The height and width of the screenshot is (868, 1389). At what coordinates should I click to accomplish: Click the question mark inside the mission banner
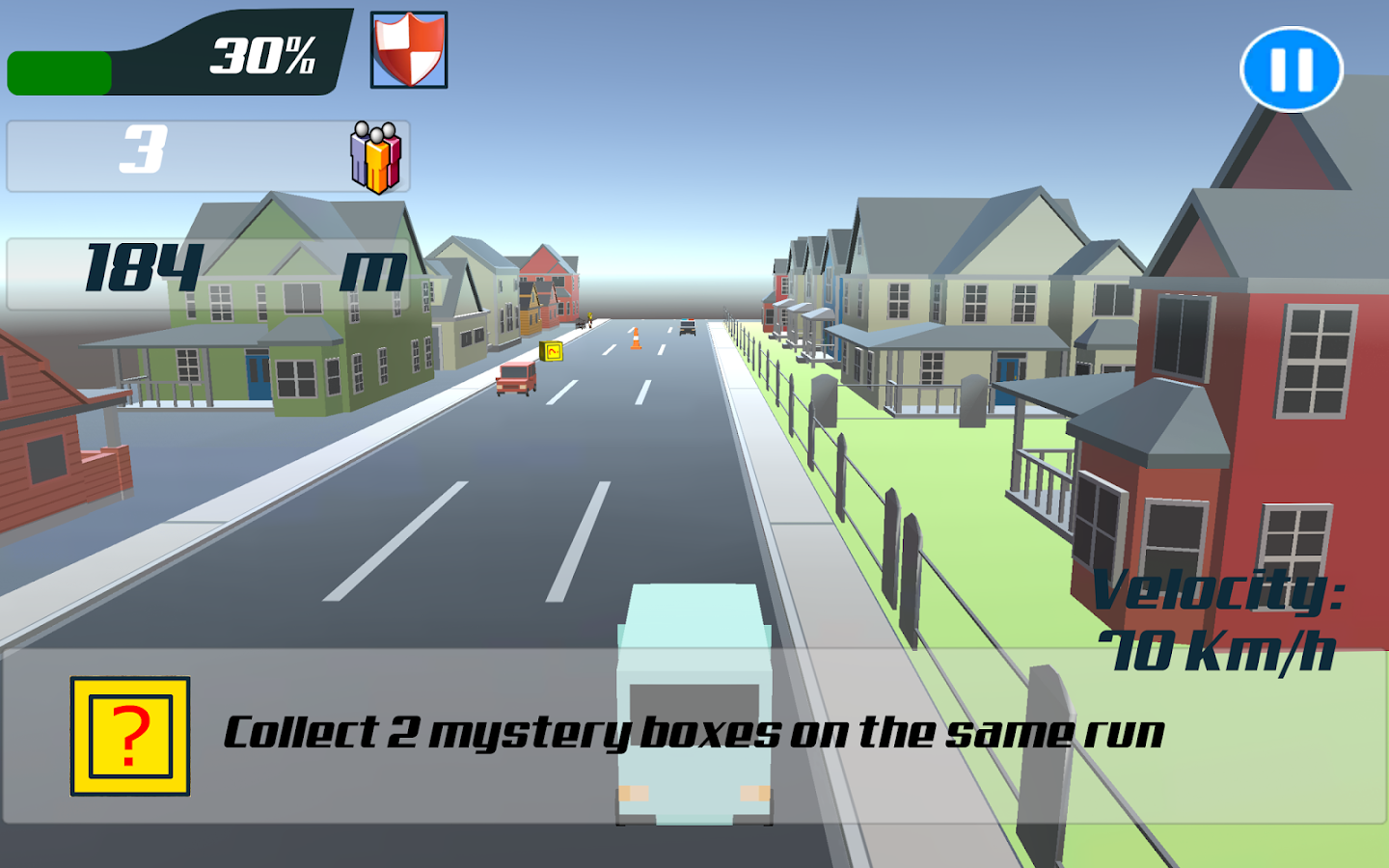pyautogui.click(x=130, y=735)
